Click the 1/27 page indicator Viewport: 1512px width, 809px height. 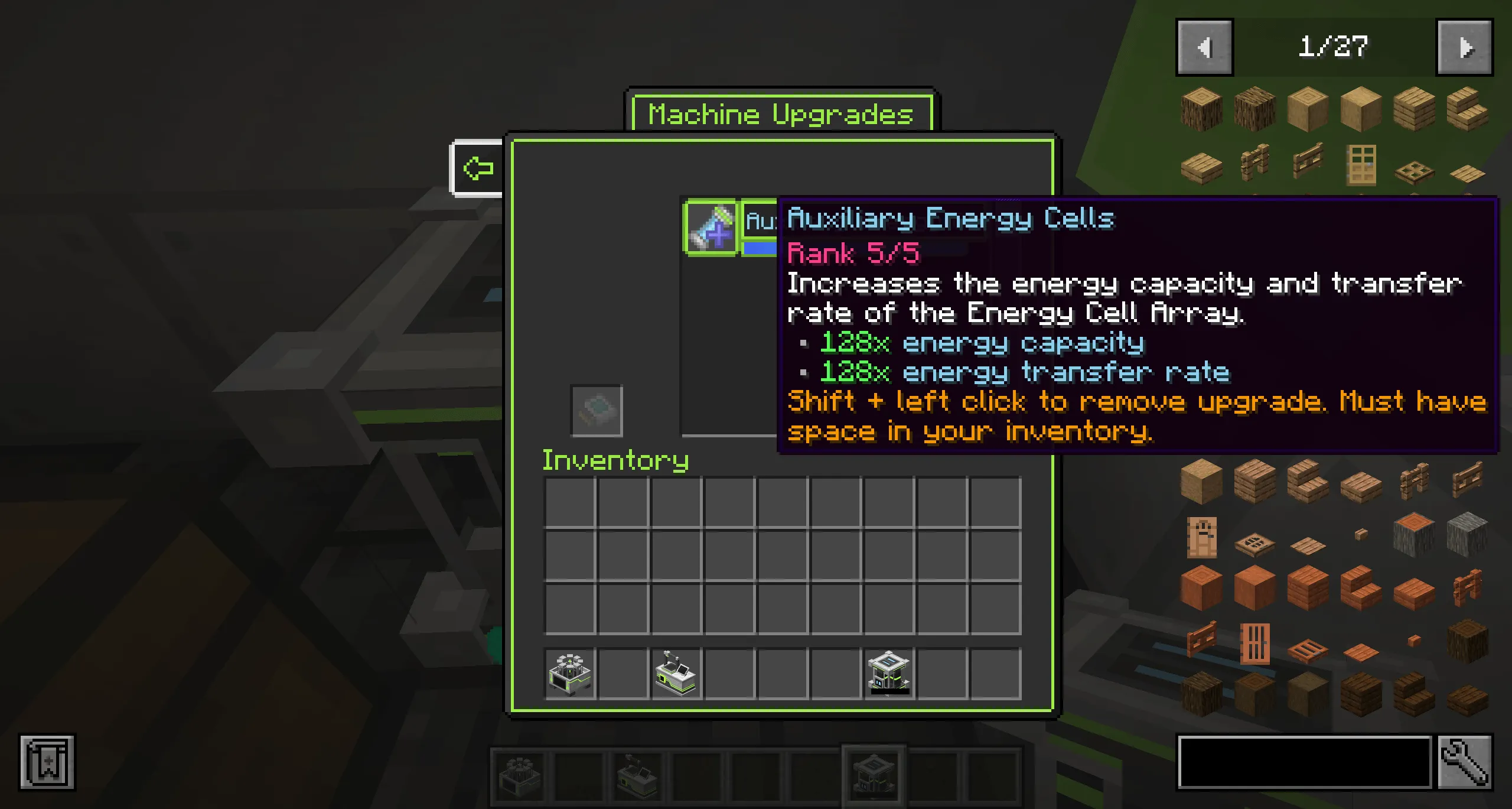(1332, 46)
